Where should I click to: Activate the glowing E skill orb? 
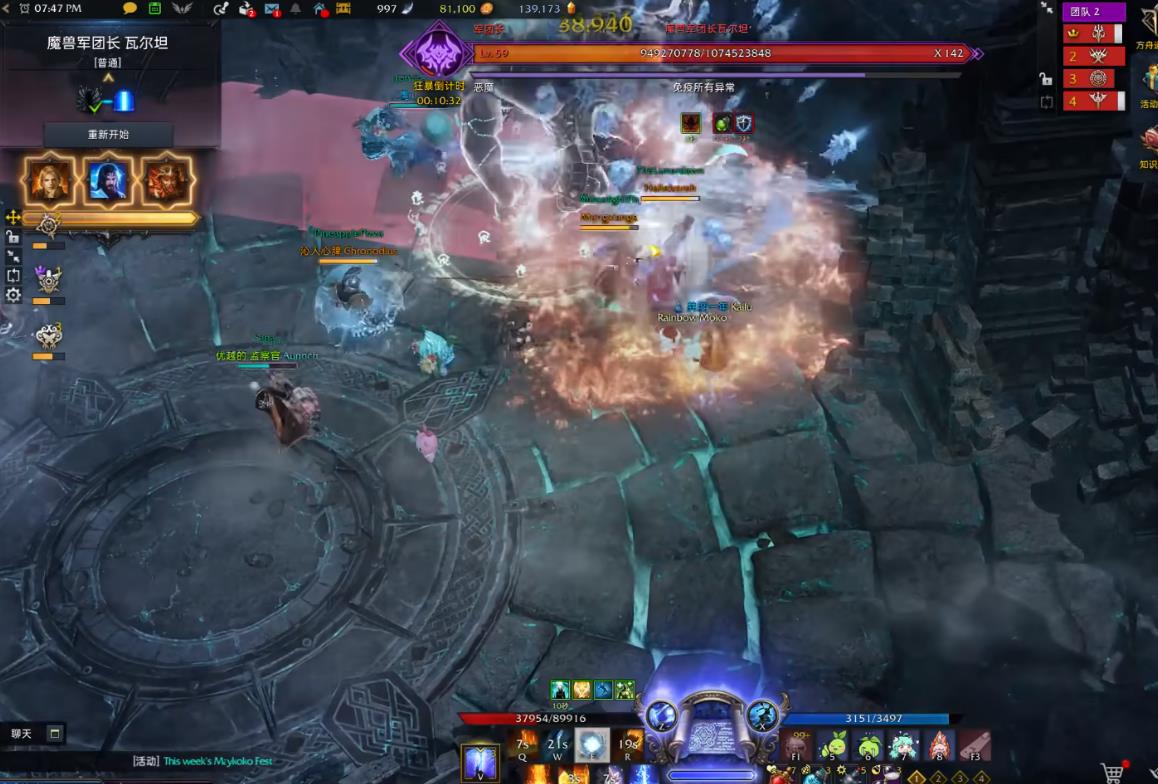[x=592, y=744]
